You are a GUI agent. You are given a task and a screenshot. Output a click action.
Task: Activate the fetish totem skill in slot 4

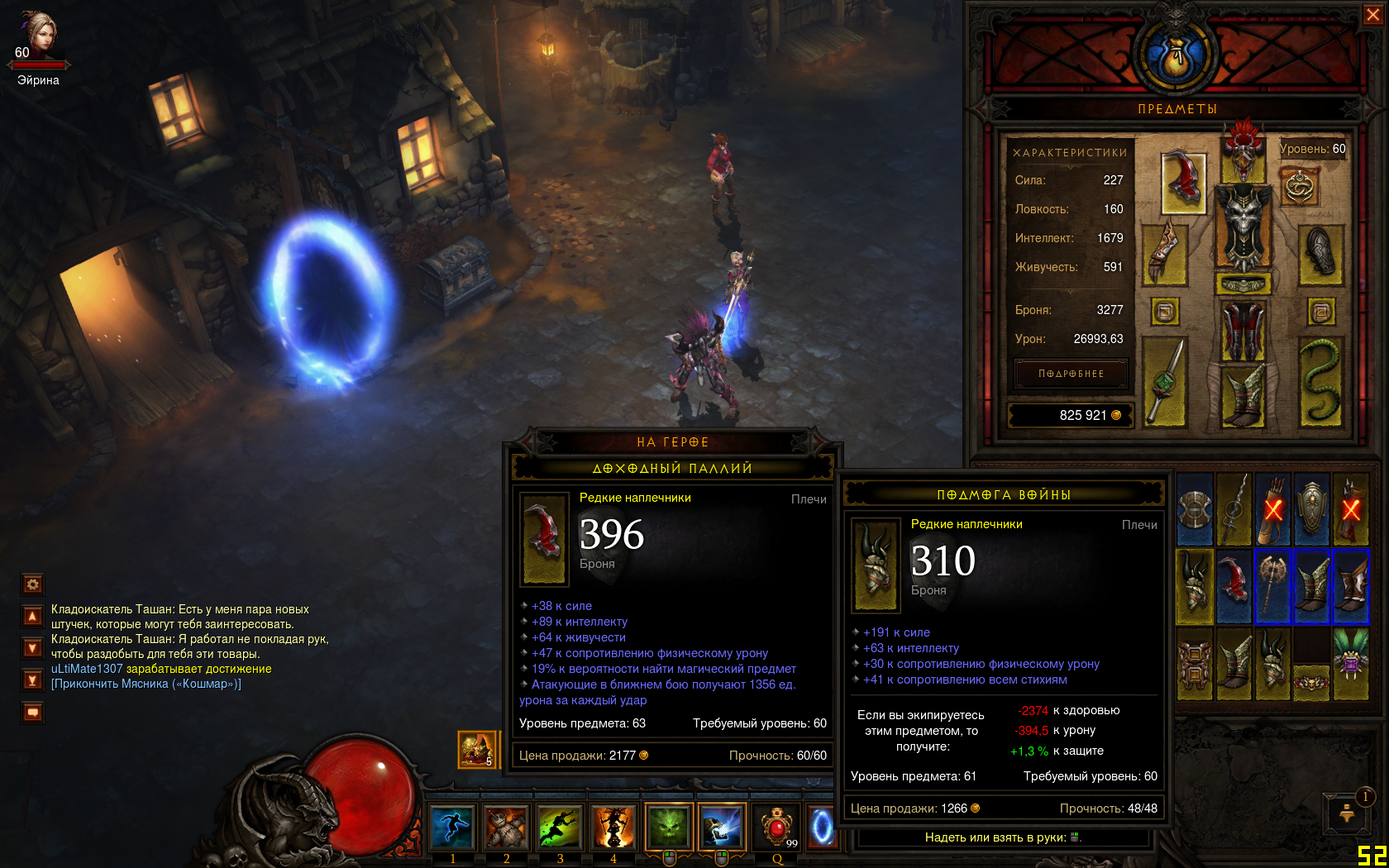[x=613, y=827]
